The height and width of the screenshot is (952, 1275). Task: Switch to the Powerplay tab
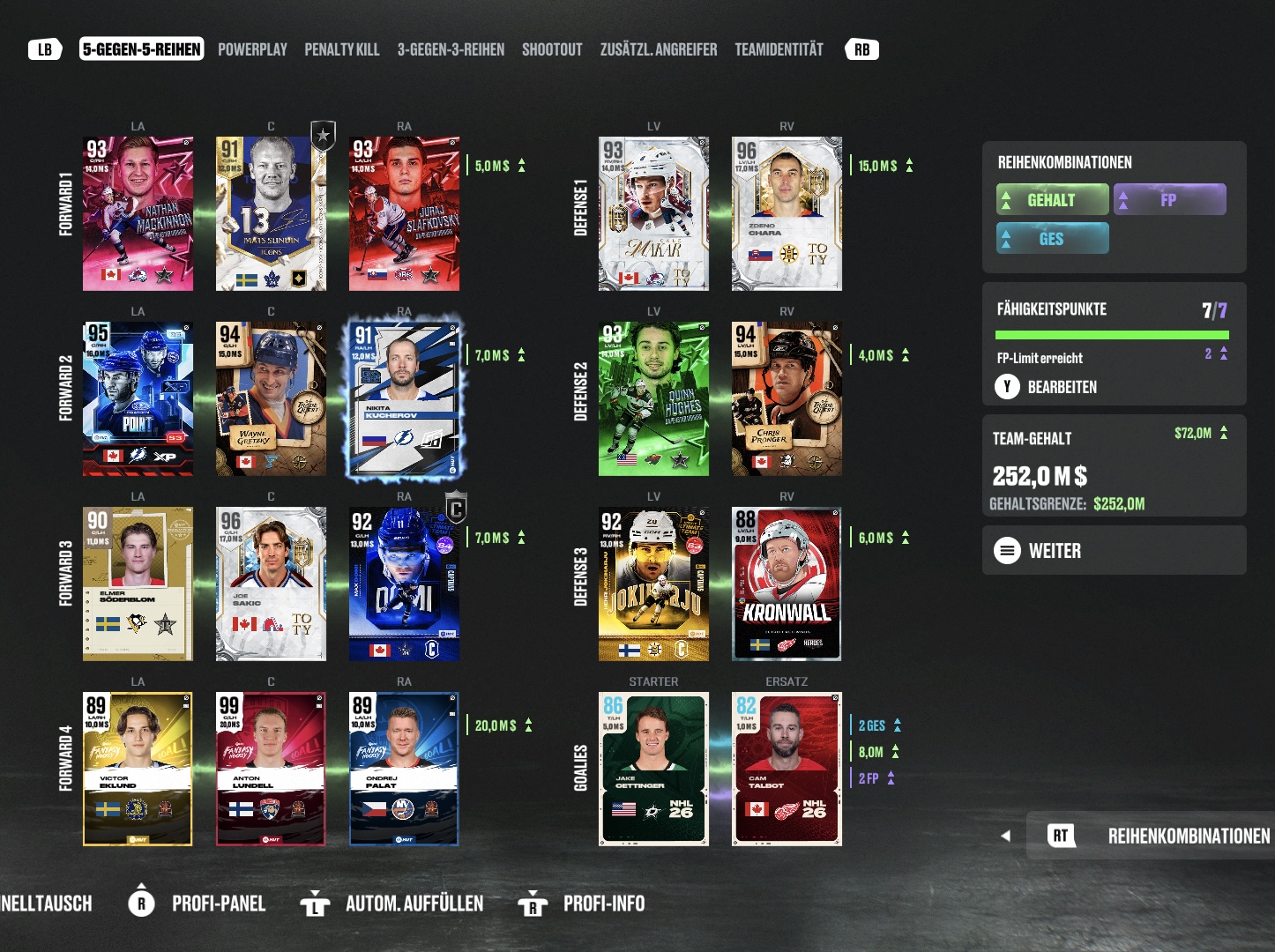coord(252,49)
